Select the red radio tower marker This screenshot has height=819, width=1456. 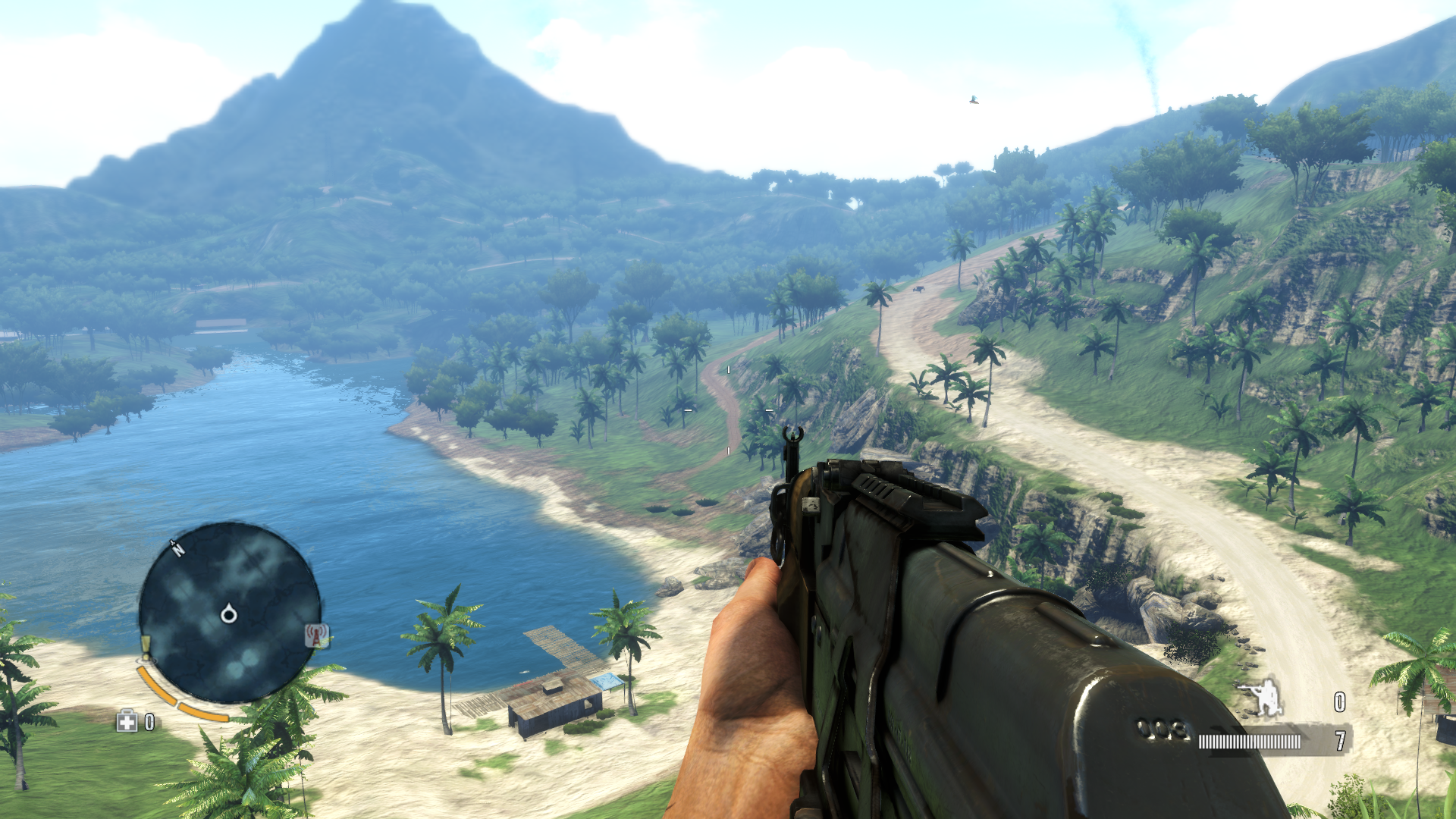(x=316, y=635)
